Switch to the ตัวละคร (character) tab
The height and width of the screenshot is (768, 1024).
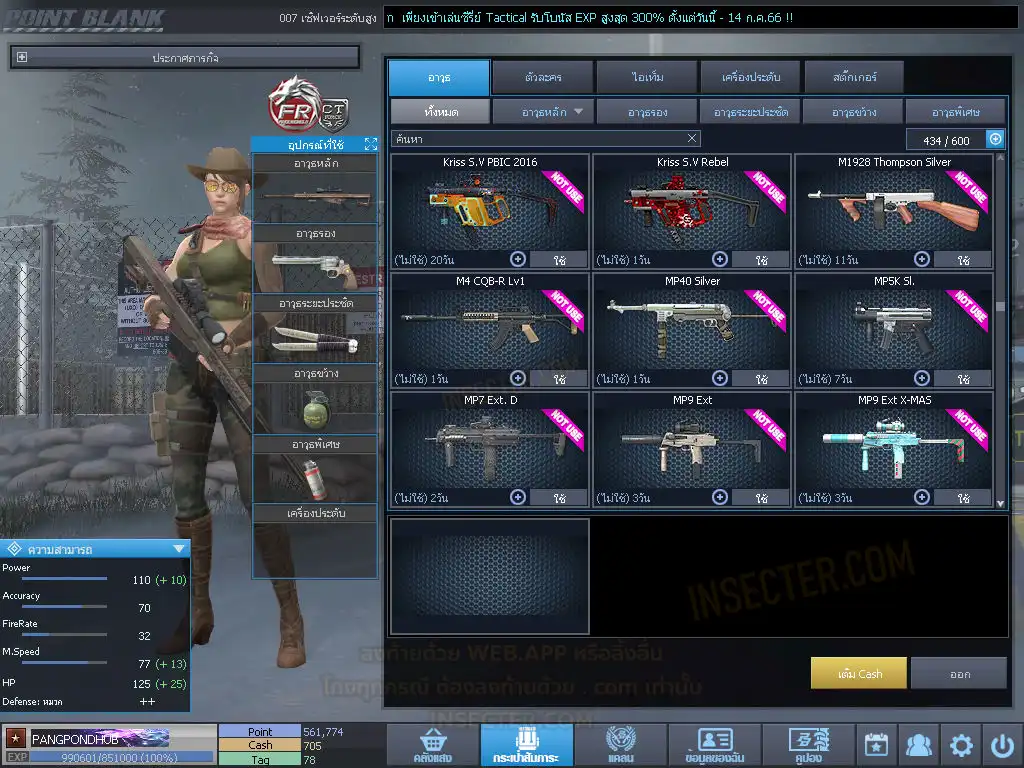click(x=541, y=77)
